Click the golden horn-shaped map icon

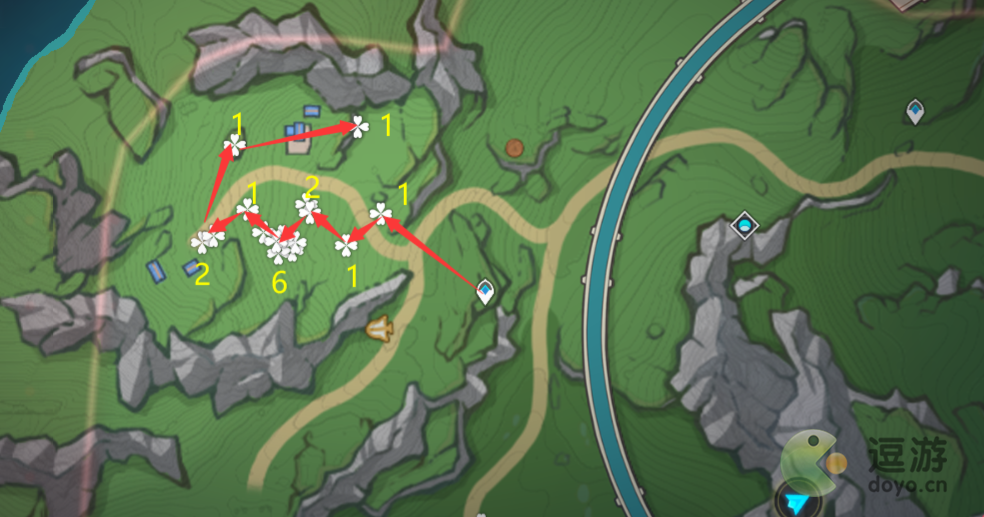[379, 328]
